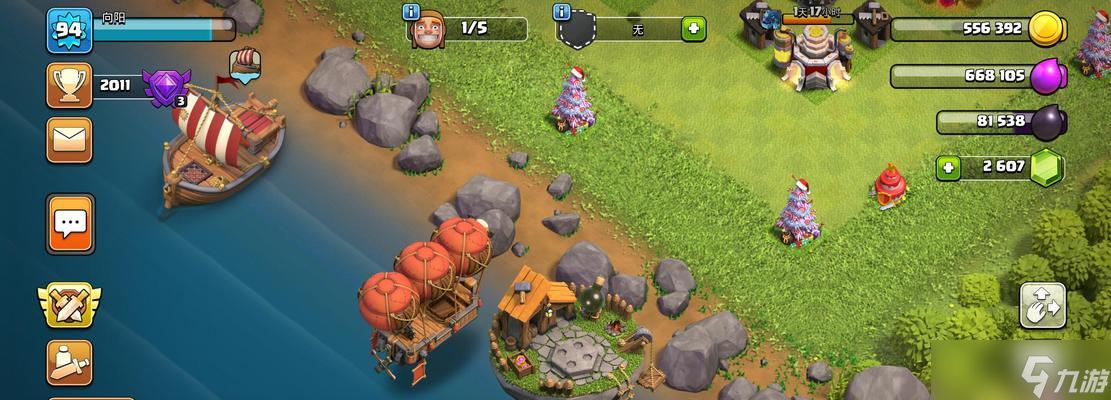The image size is (1111, 400).
Task: Tap the attack button at bottom left
Action: [69, 362]
